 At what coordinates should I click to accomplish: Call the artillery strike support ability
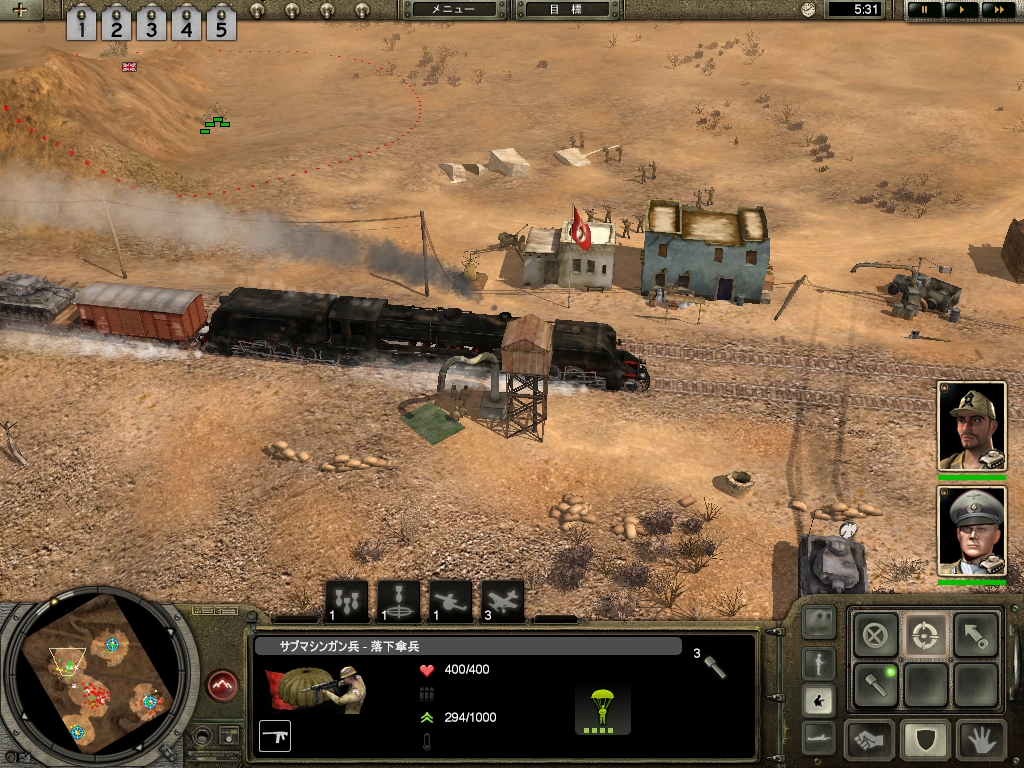[450, 602]
